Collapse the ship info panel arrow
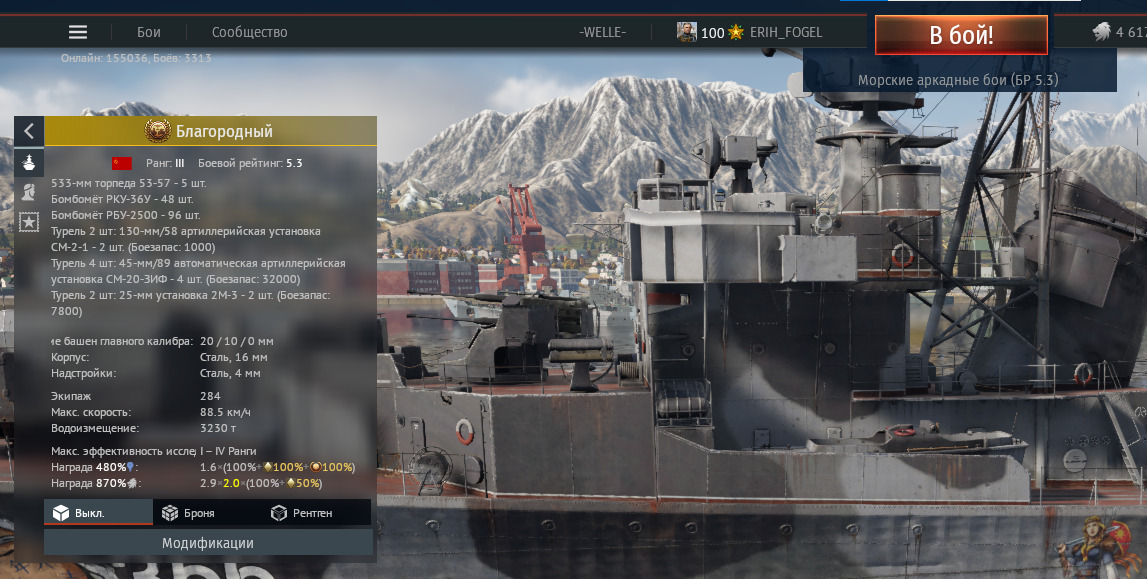 coord(29,130)
